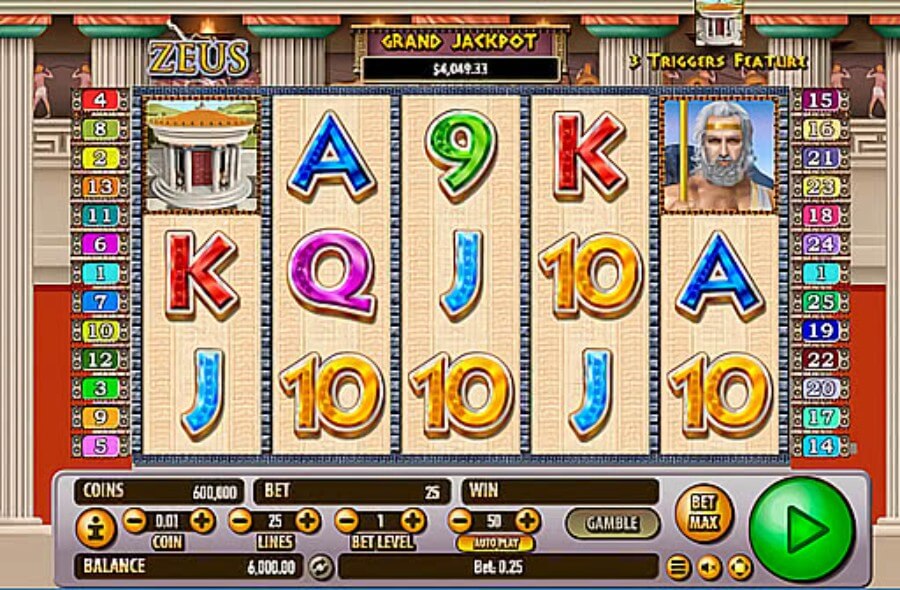Screen dimensions: 900x590
Task: Reduce the number of lines
Action: 240,521
